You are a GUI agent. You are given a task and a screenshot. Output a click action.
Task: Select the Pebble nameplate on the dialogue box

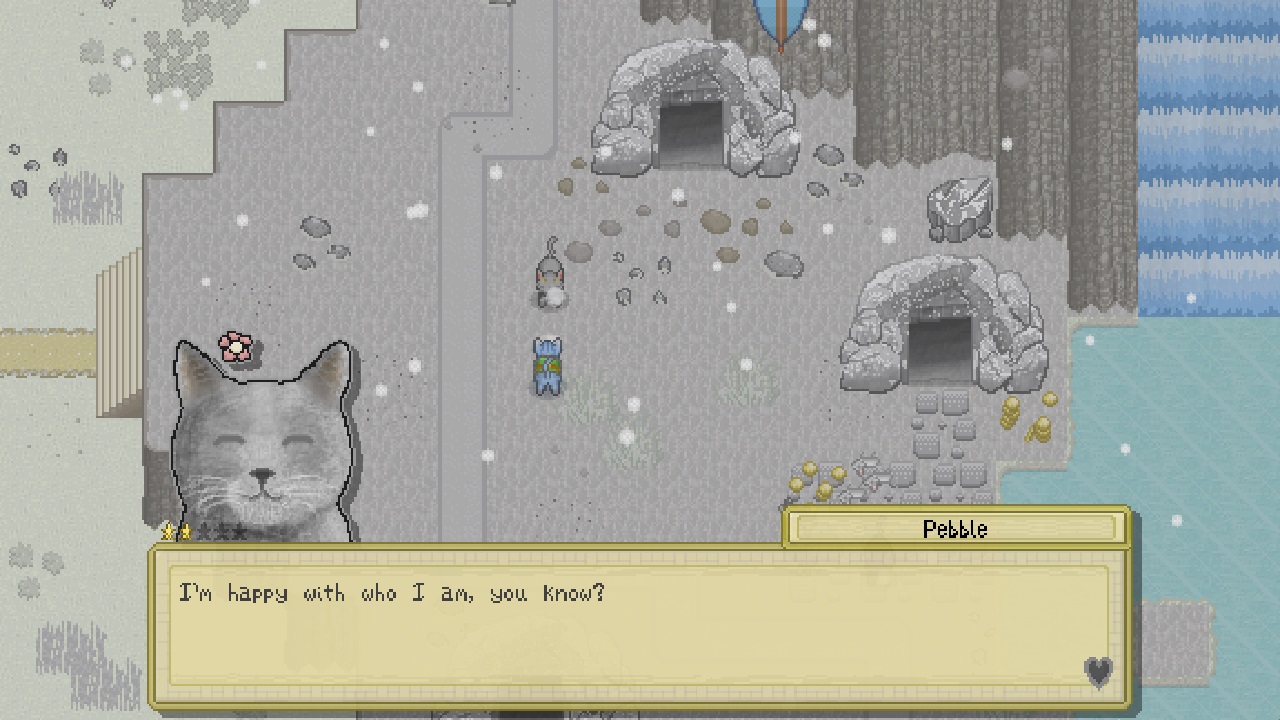pyautogui.click(x=955, y=530)
